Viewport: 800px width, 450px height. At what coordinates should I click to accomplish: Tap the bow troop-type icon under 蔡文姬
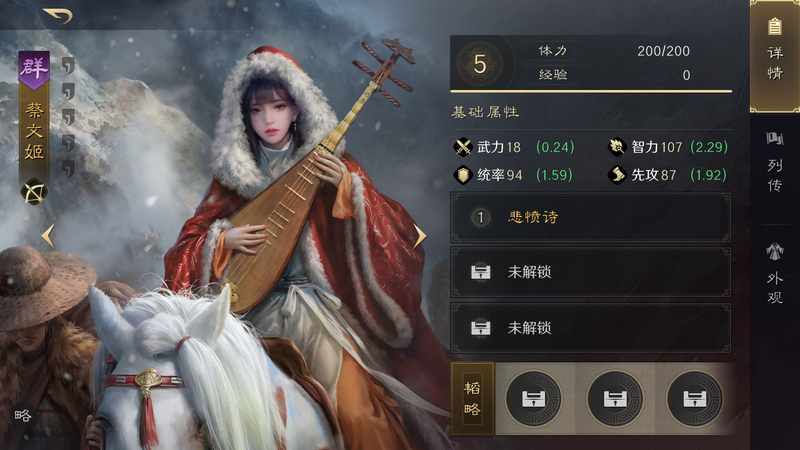pyautogui.click(x=35, y=191)
